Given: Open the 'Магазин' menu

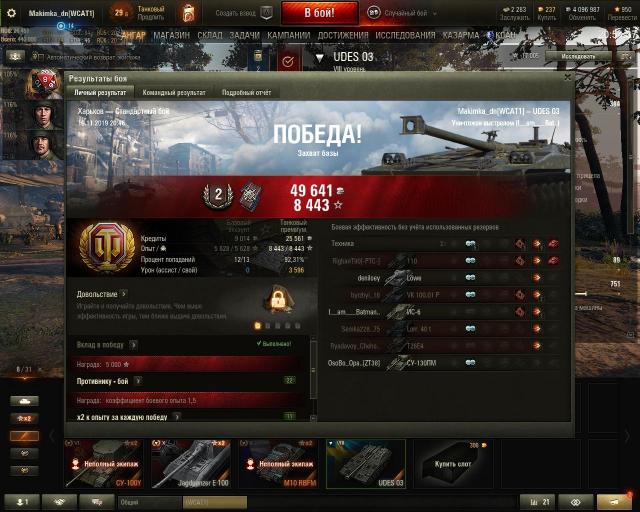Looking at the screenshot, I should point(172,34).
